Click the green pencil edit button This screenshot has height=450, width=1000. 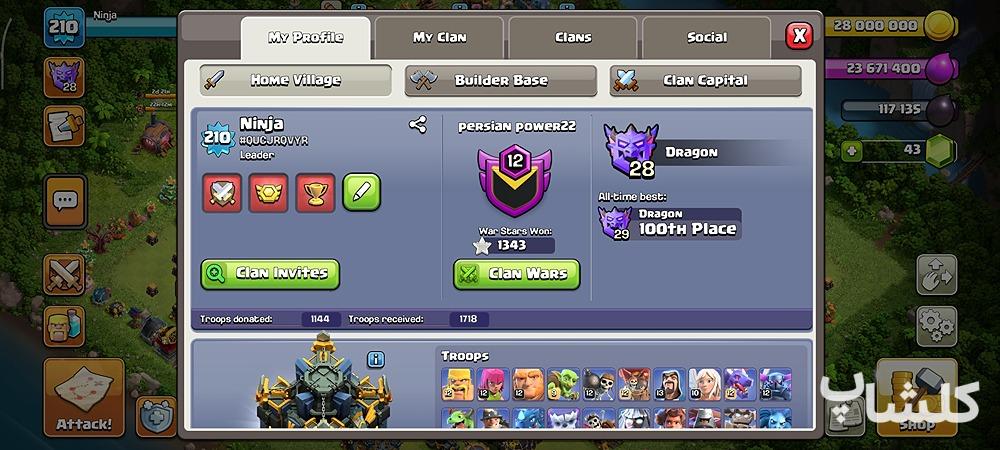point(361,192)
